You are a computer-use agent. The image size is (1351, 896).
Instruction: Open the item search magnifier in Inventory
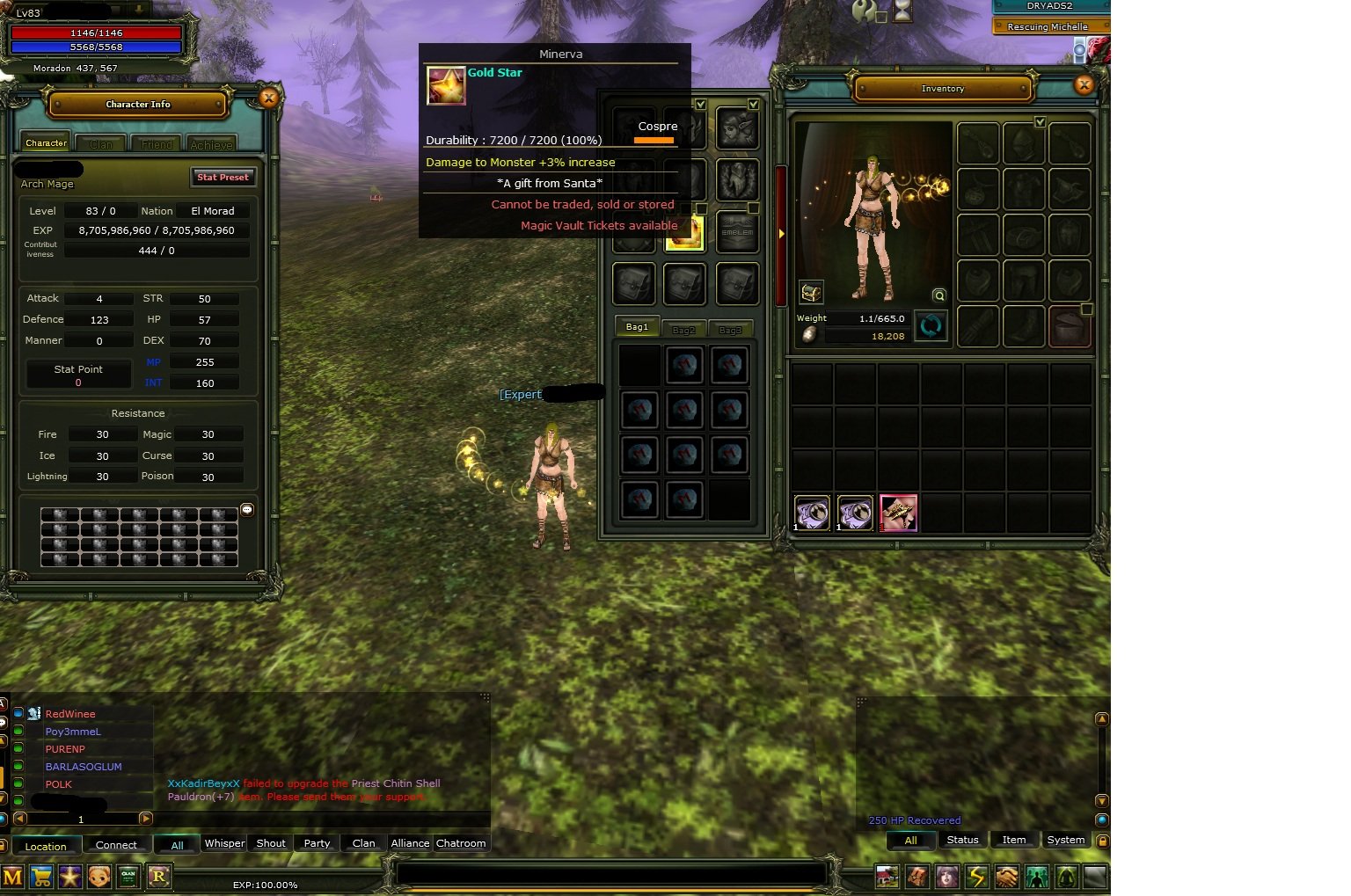pyautogui.click(x=938, y=297)
